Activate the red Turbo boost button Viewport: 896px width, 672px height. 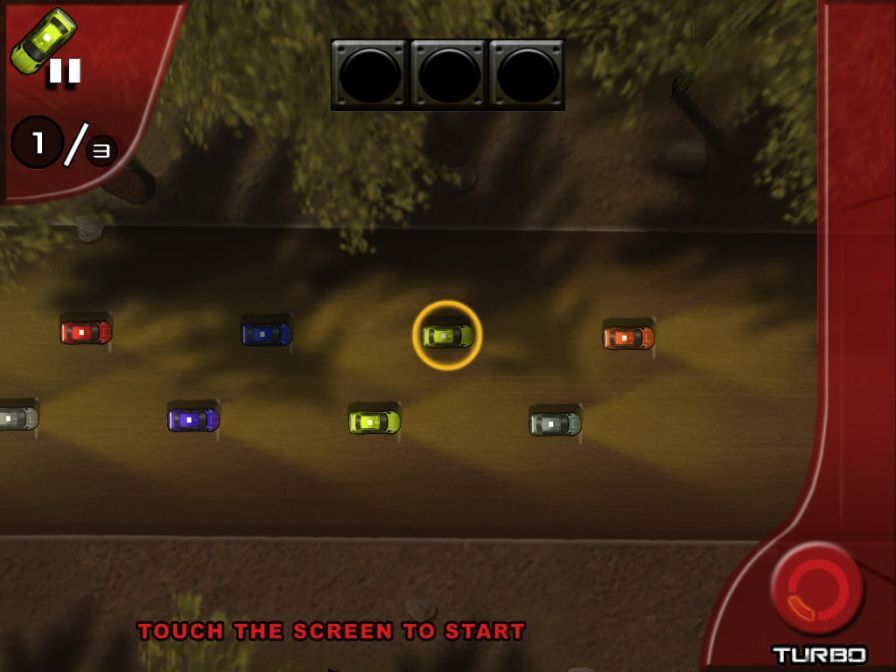pos(817,589)
